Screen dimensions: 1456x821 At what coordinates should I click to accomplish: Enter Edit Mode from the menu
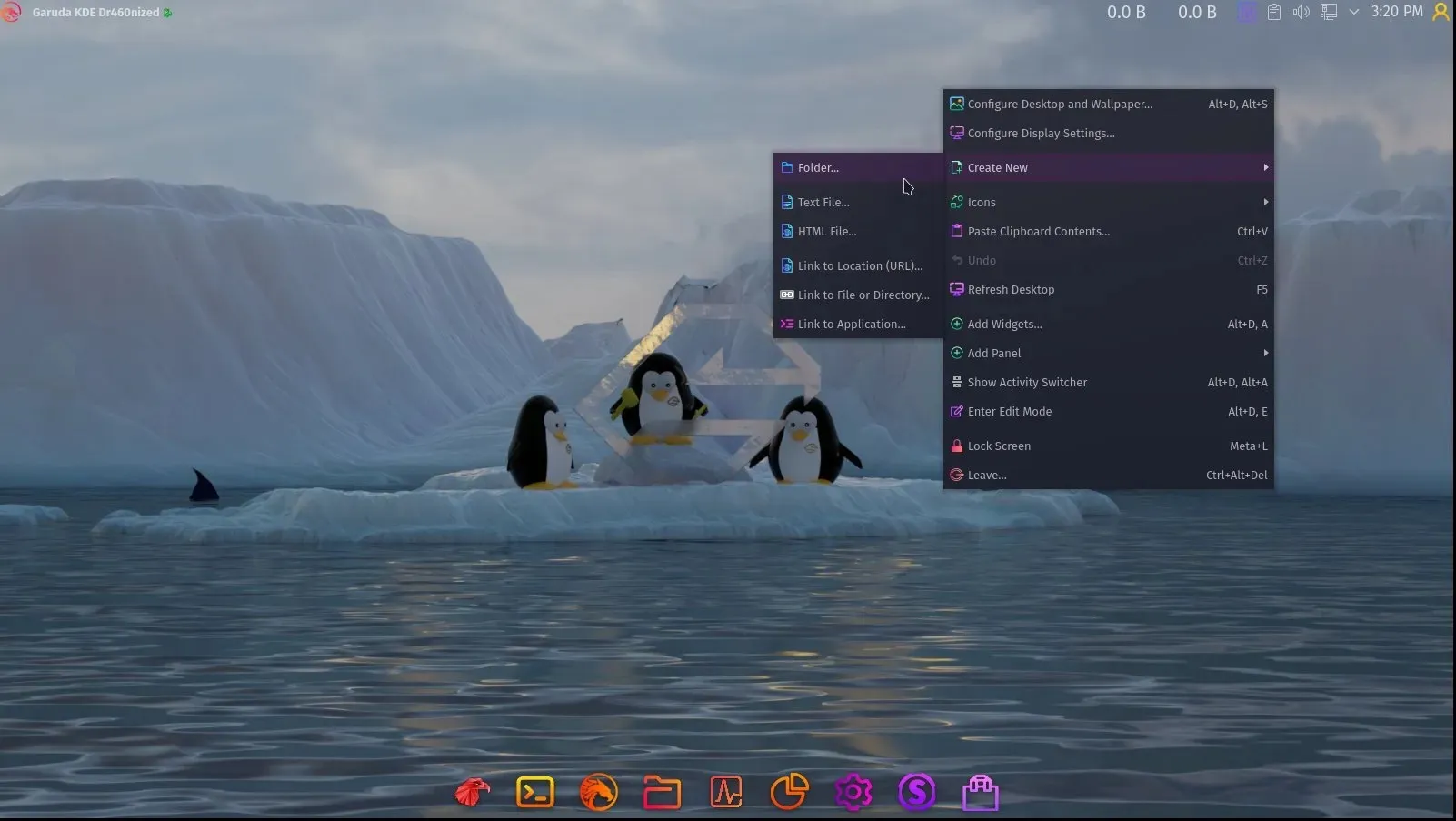[x=1010, y=411]
